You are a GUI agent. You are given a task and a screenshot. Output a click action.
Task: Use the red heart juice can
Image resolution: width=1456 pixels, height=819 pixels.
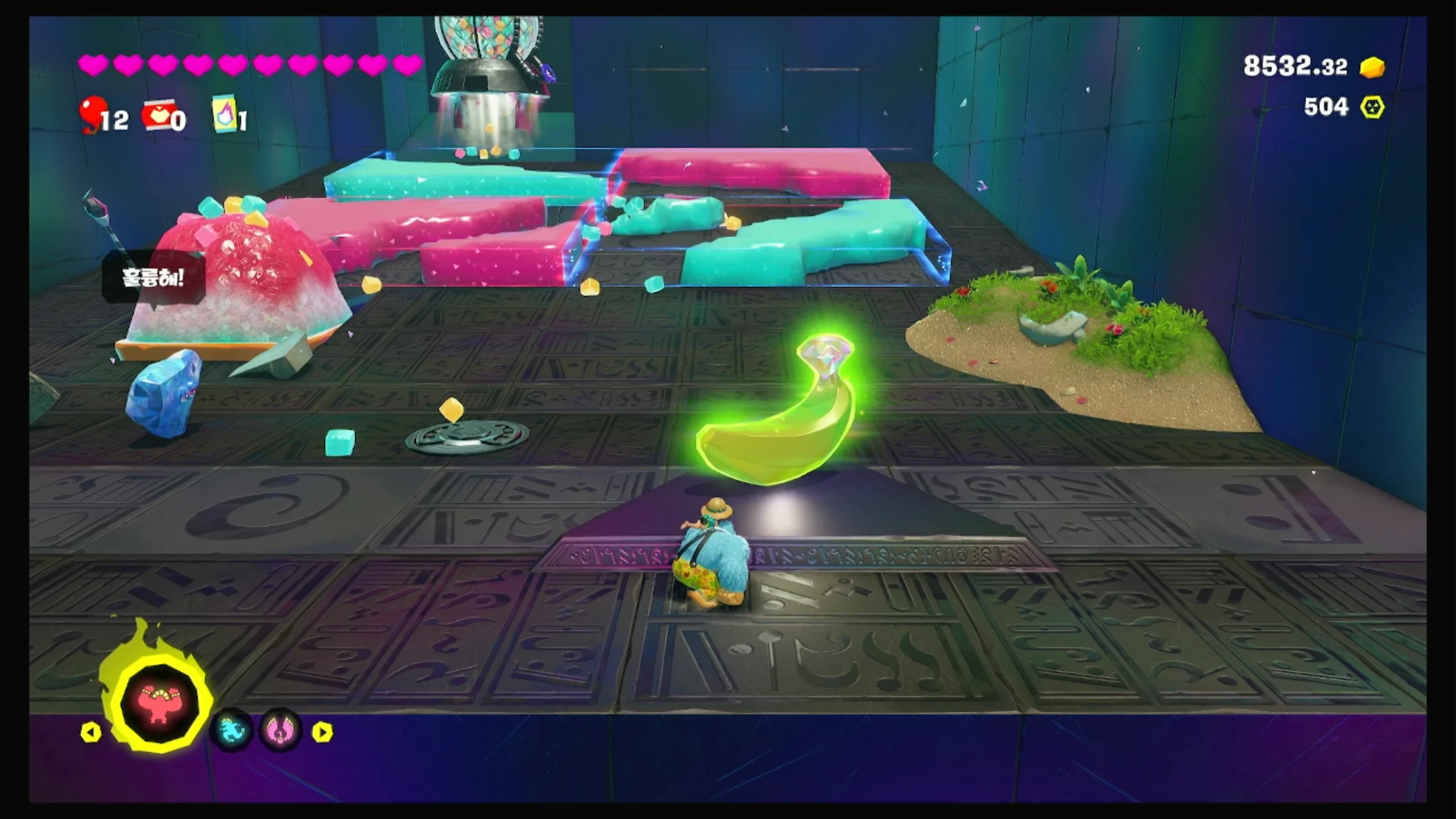pos(158,117)
